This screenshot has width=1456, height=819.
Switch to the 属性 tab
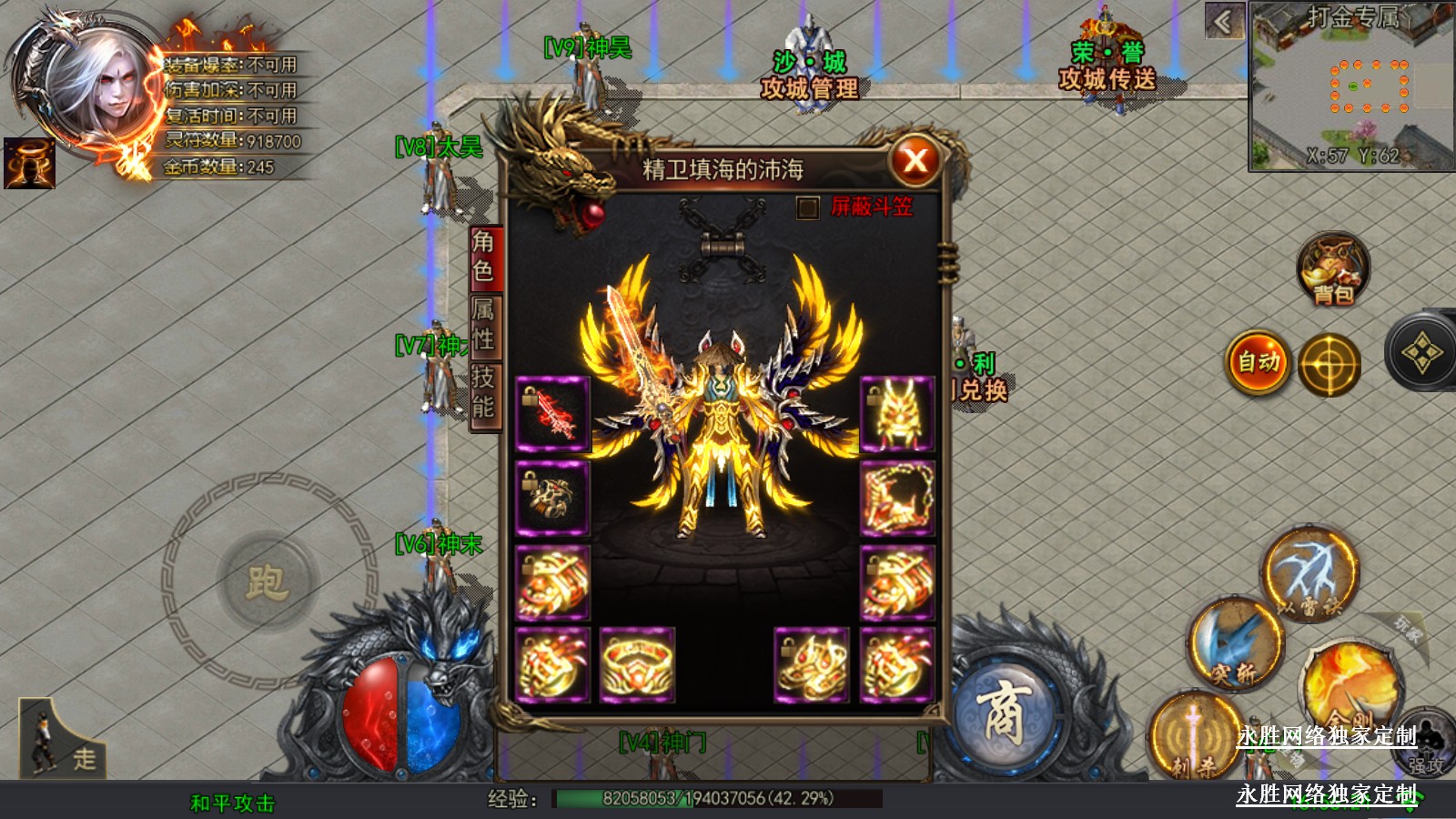click(483, 325)
